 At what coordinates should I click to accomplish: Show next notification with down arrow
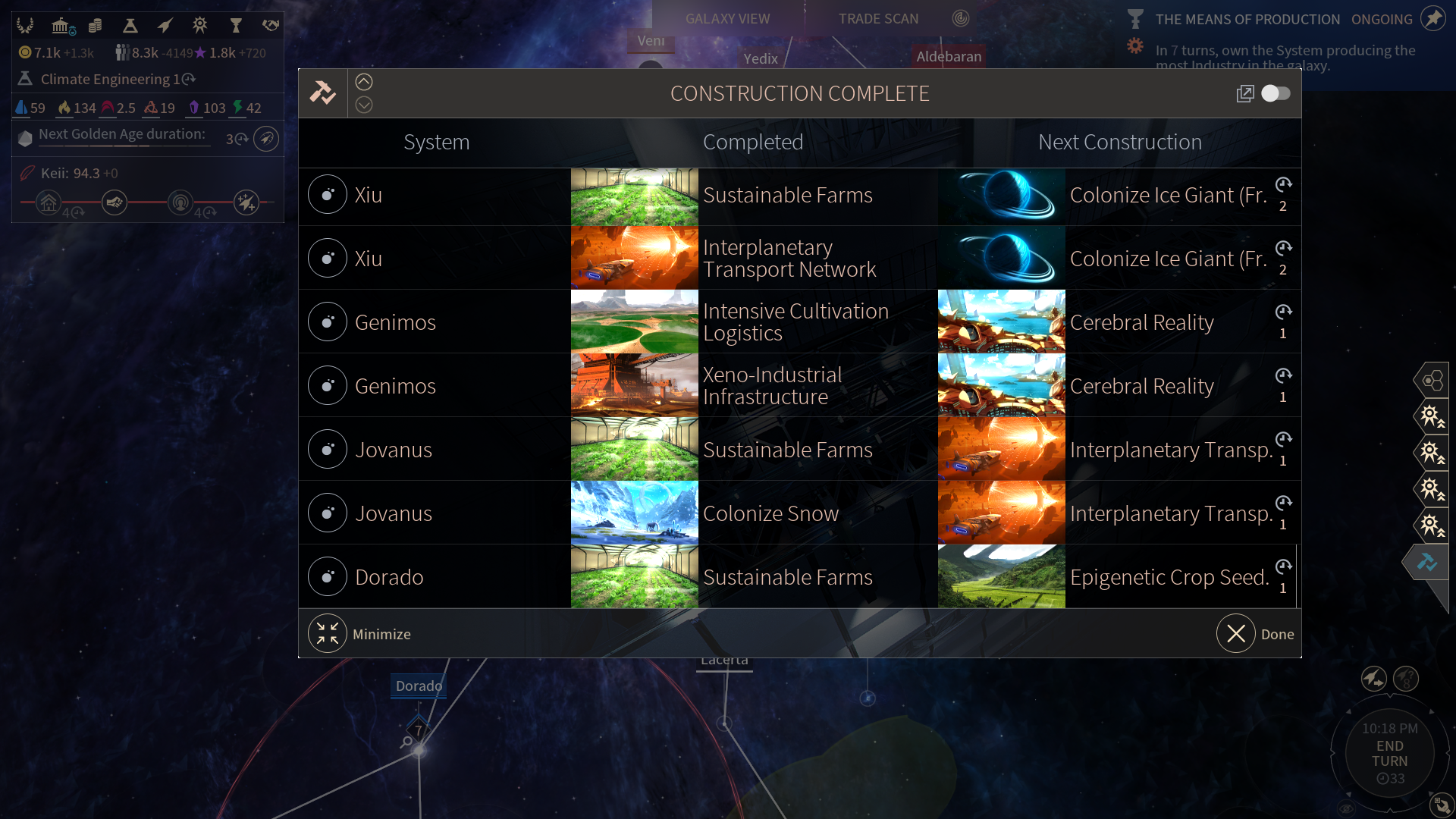point(364,105)
